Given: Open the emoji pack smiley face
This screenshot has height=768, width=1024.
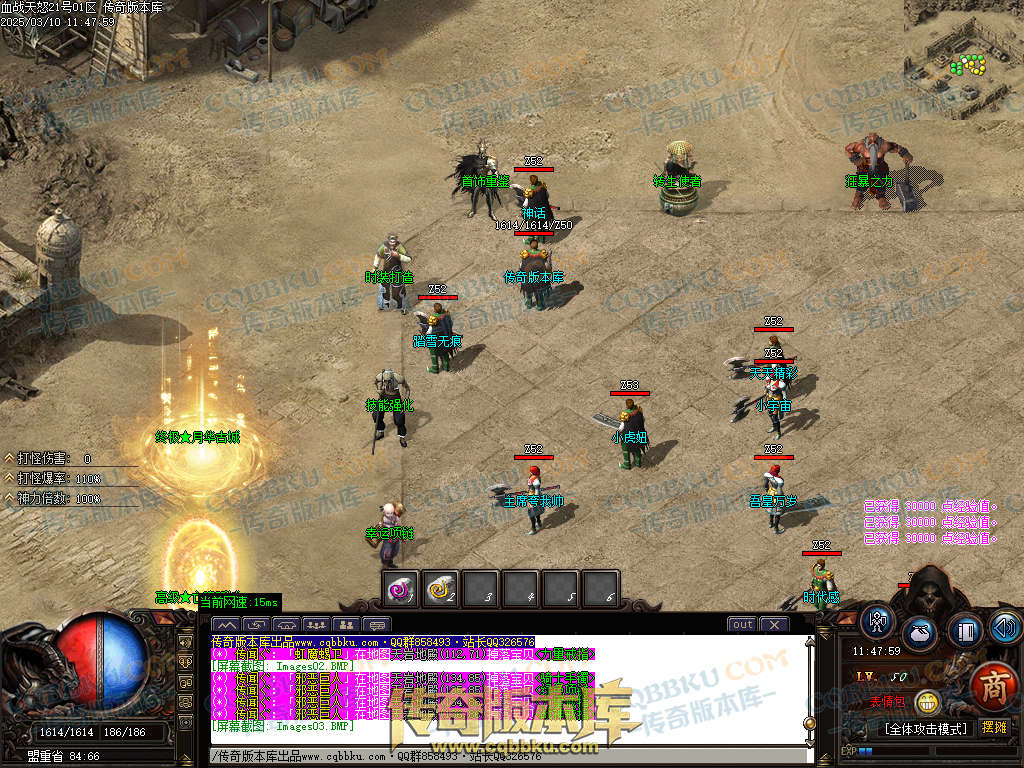Looking at the screenshot, I should pyautogui.click(x=928, y=702).
